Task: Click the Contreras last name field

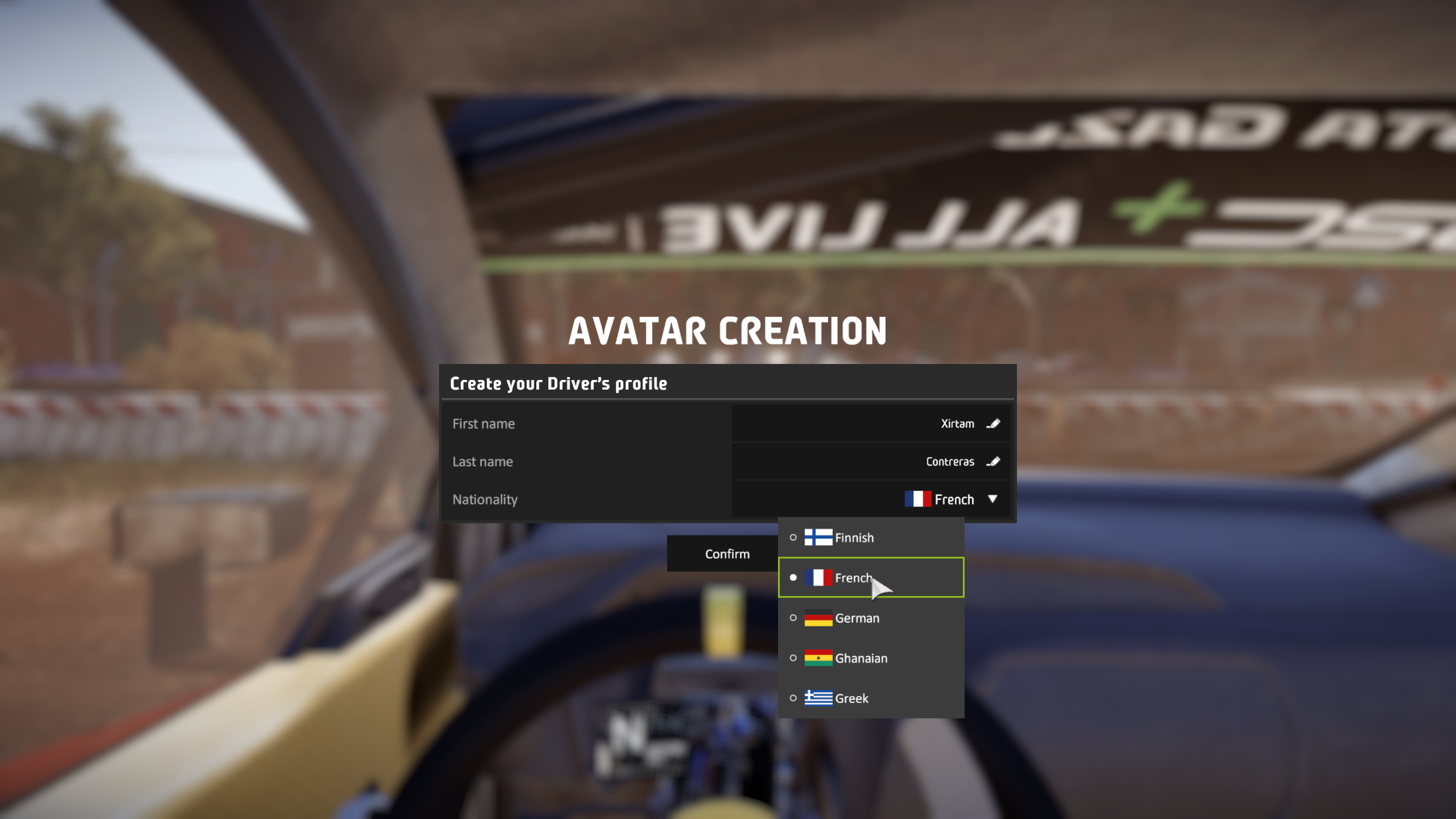Action: tap(872, 461)
